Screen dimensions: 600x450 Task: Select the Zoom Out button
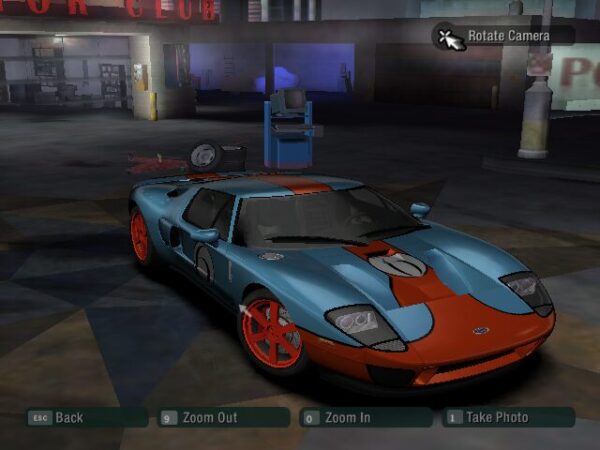click(209, 417)
